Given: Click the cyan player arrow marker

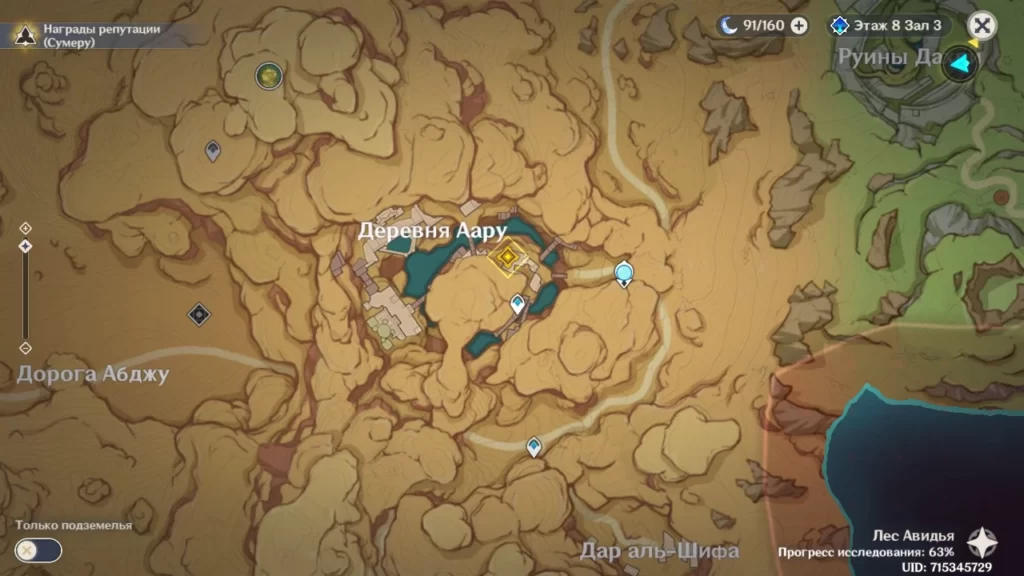Looking at the screenshot, I should coord(962,65).
